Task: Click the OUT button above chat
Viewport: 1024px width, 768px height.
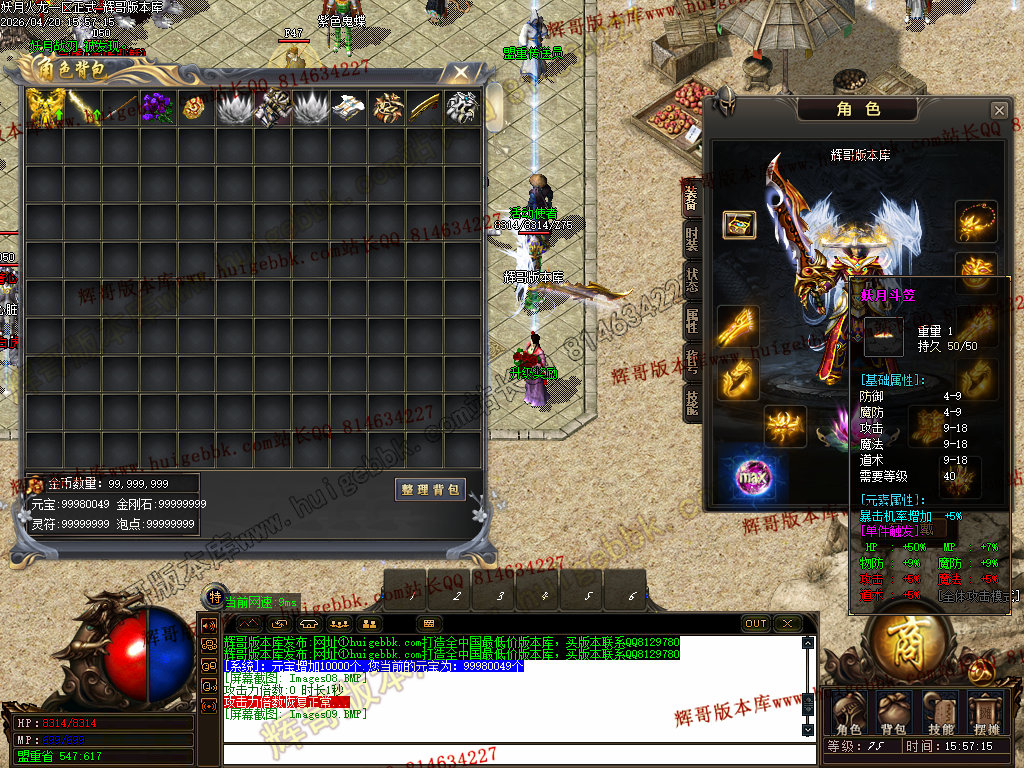Action: point(756,624)
